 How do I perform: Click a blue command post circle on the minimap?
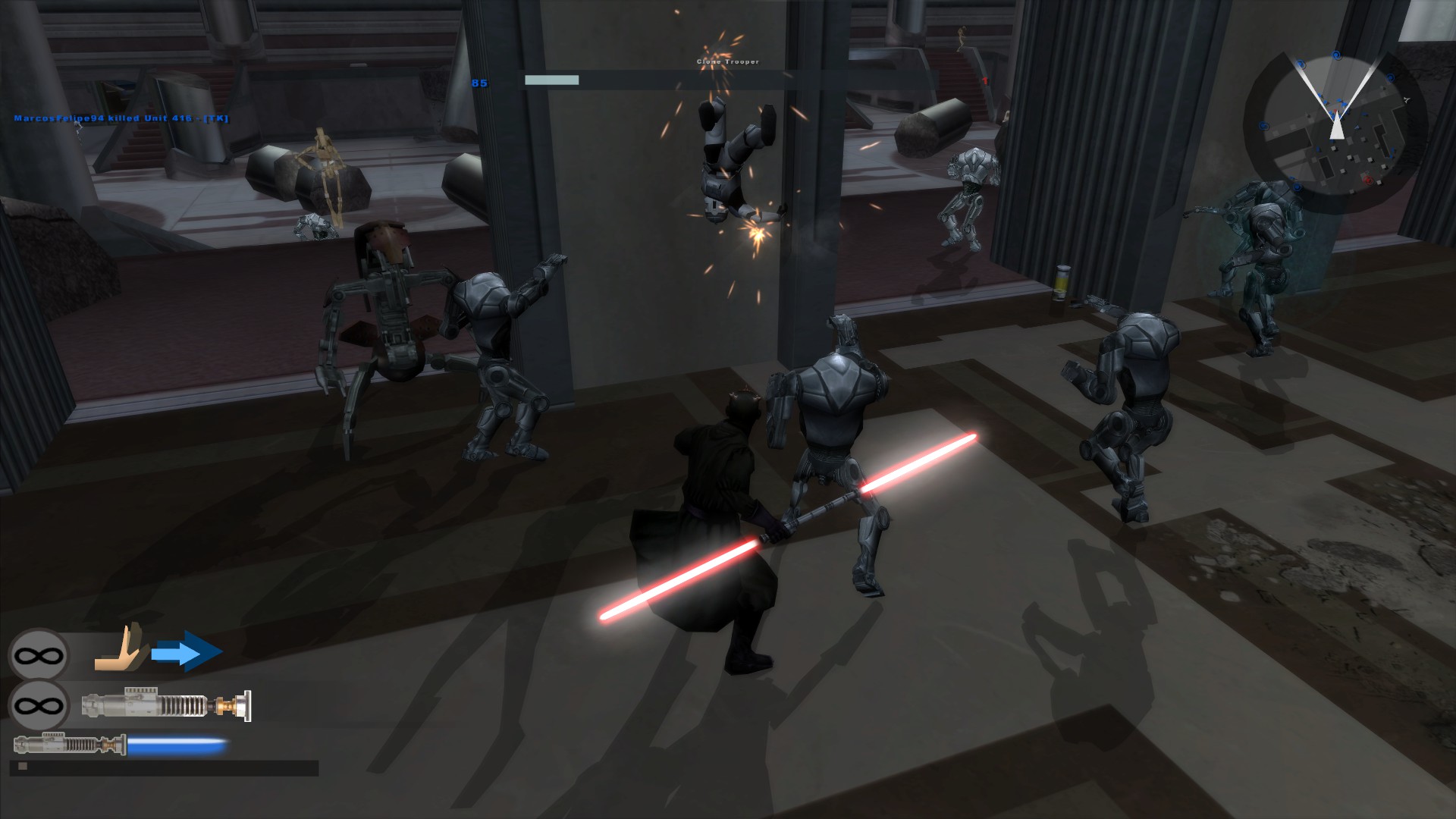click(x=1336, y=55)
